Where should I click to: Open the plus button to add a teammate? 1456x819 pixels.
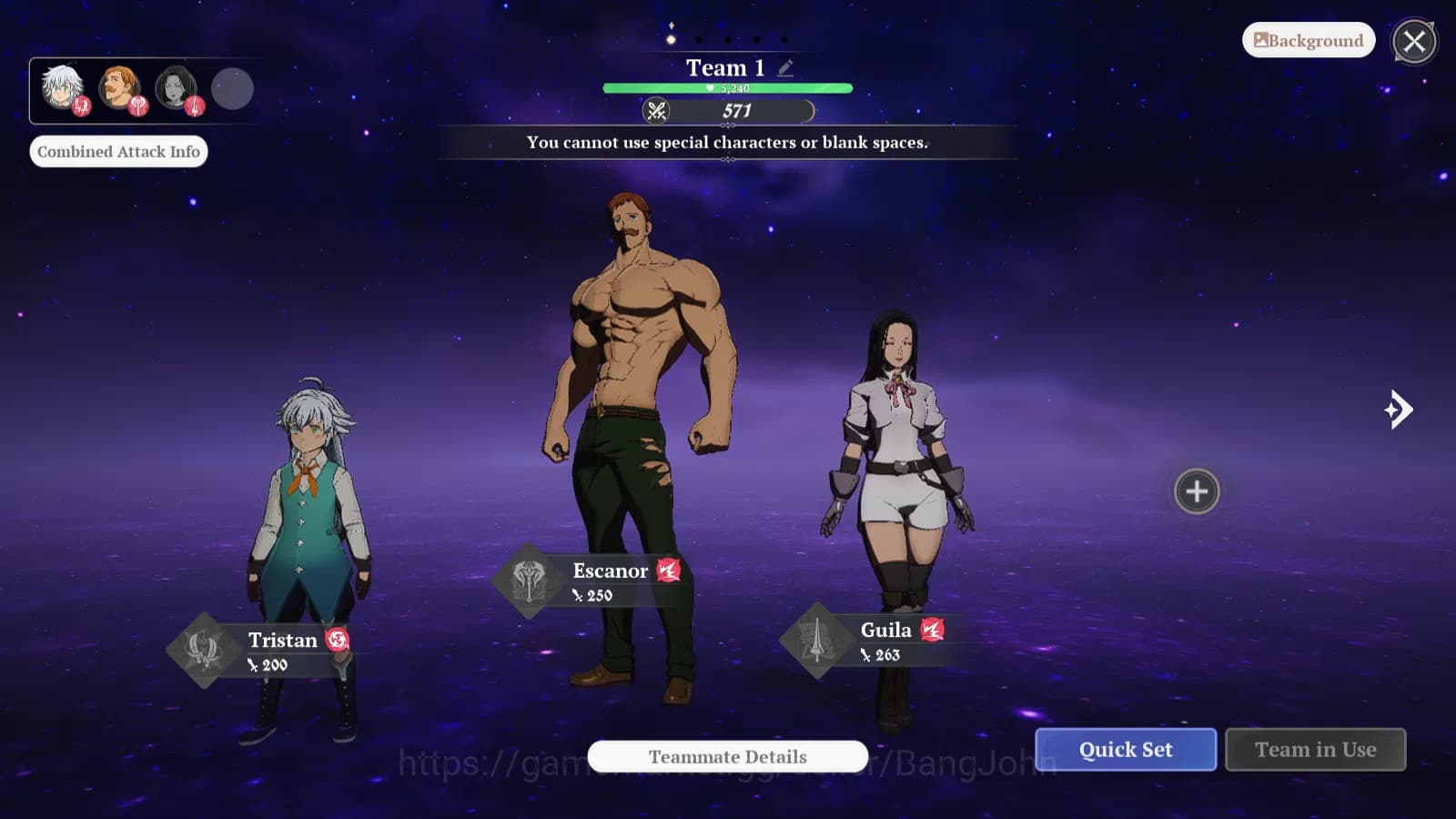(x=1197, y=491)
